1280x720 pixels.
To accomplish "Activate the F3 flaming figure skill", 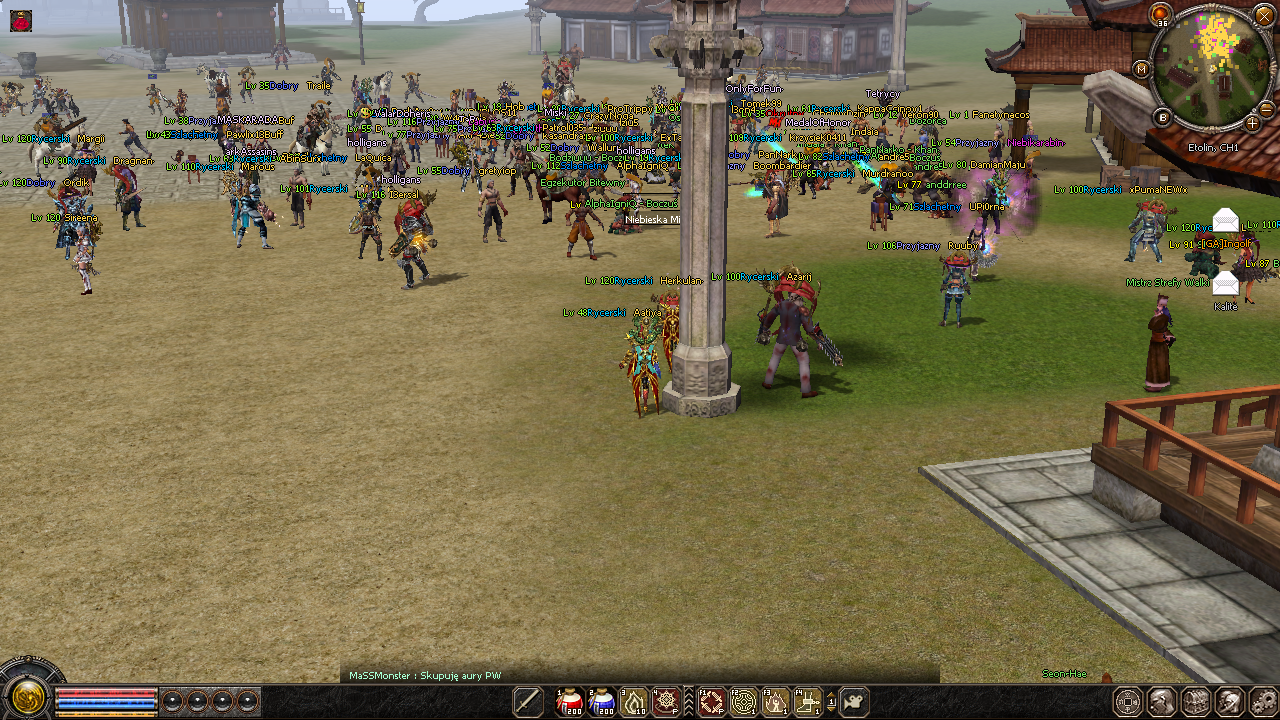I will click(x=775, y=702).
